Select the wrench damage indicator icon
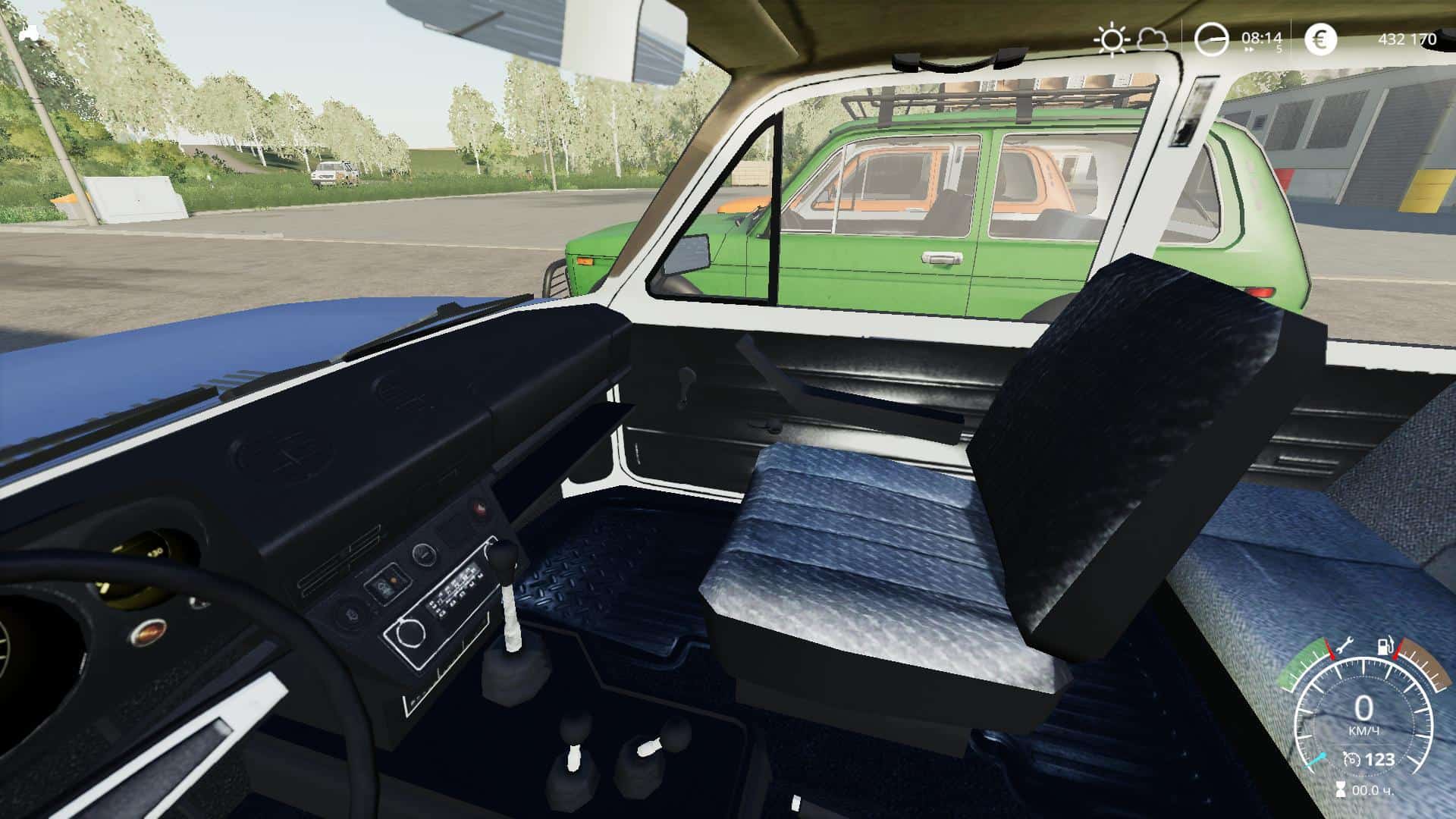This screenshot has height=819, width=1456. click(x=1348, y=647)
